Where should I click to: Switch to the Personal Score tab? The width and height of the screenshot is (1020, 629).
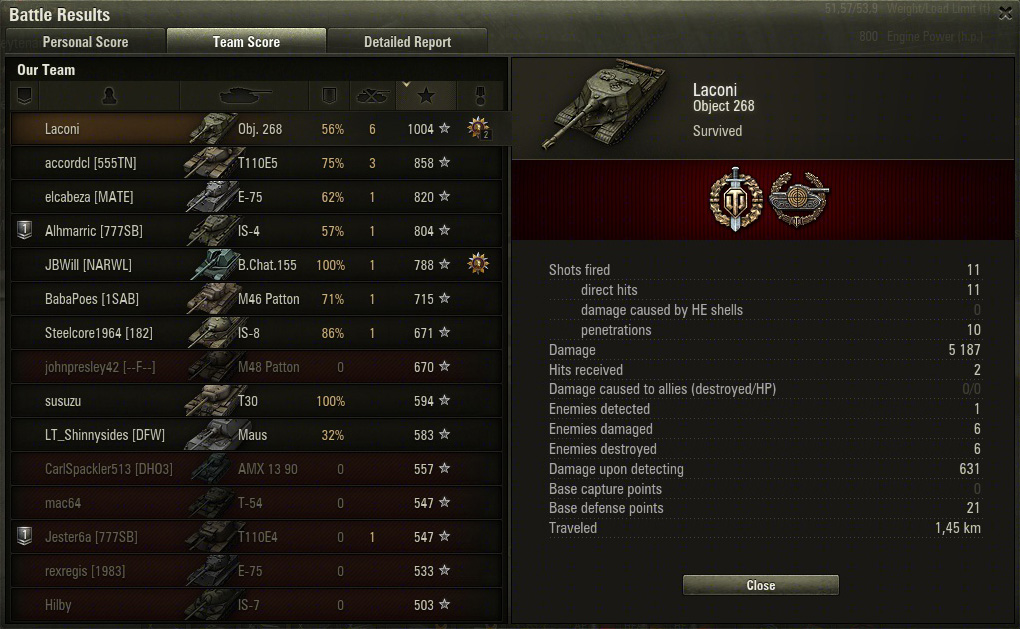pyautogui.click(x=85, y=42)
